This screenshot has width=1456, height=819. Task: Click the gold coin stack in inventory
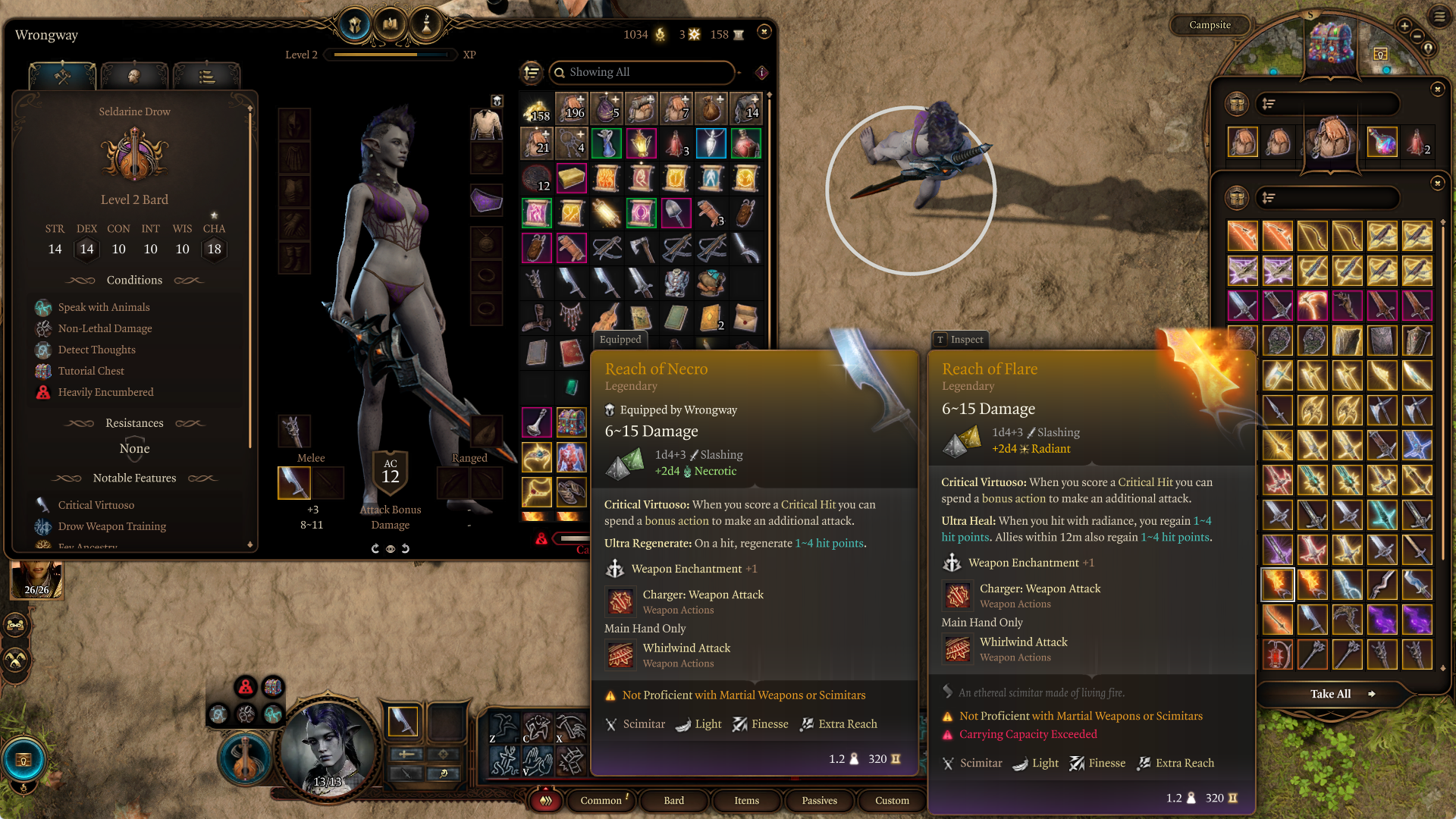pyautogui.click(x=537, y=110)
